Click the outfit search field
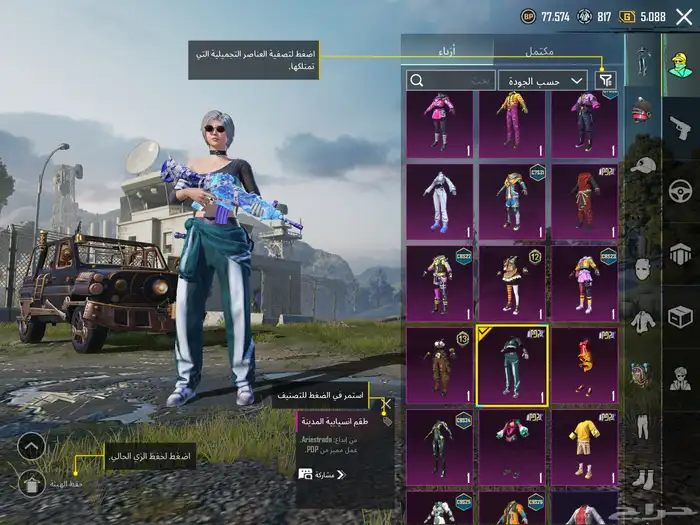 point(449,80)
